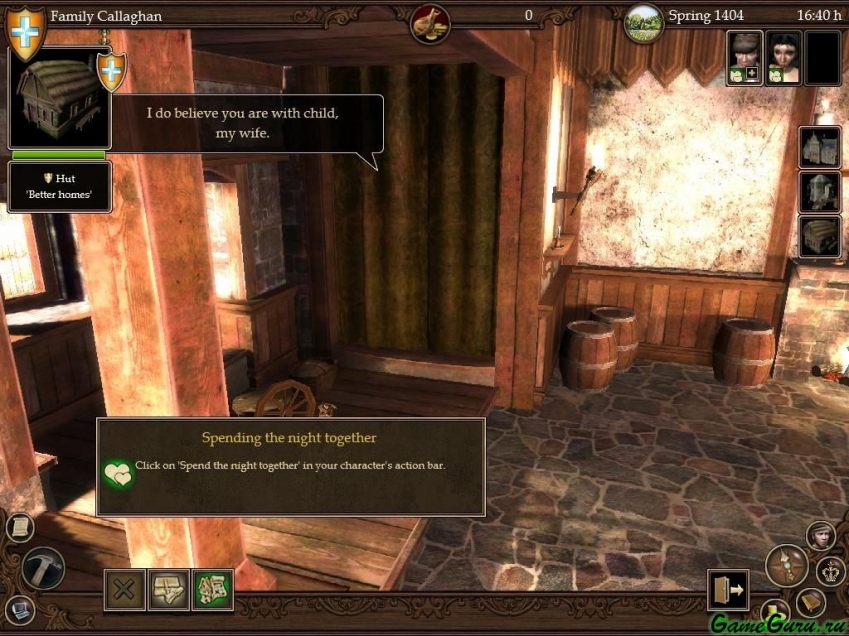Click the X cancel action button
Viewport: 849px width, 636px height.
(x=125, y=589)
